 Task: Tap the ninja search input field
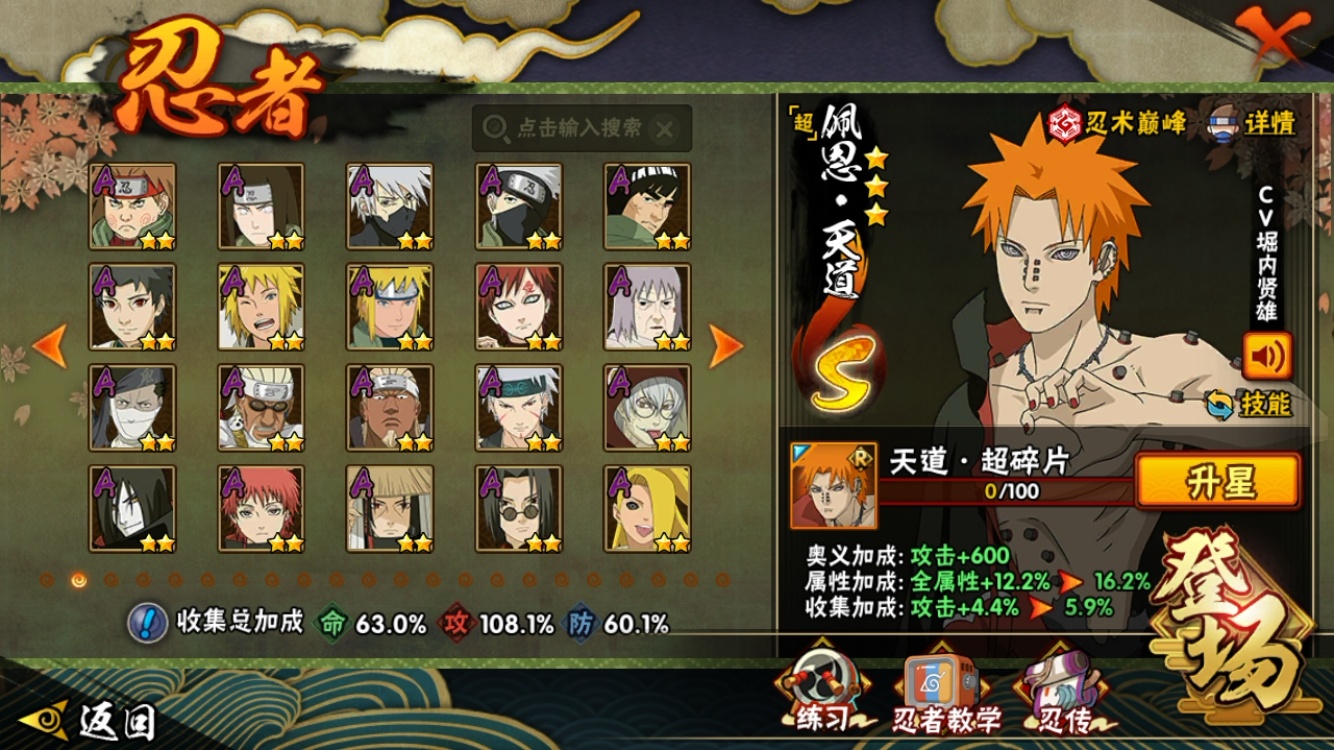tap(580, 128)
